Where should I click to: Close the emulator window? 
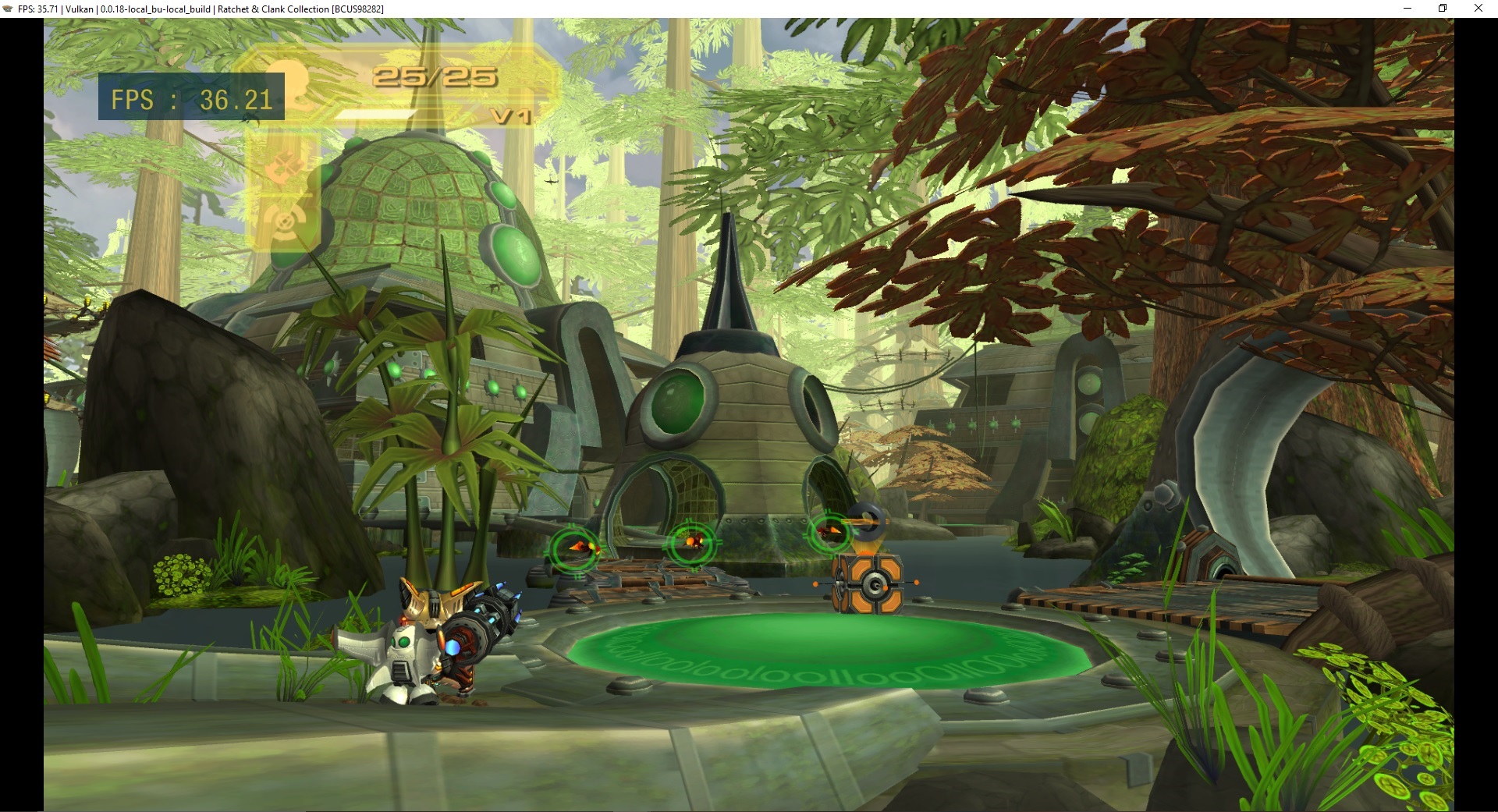coord(1478,9)
